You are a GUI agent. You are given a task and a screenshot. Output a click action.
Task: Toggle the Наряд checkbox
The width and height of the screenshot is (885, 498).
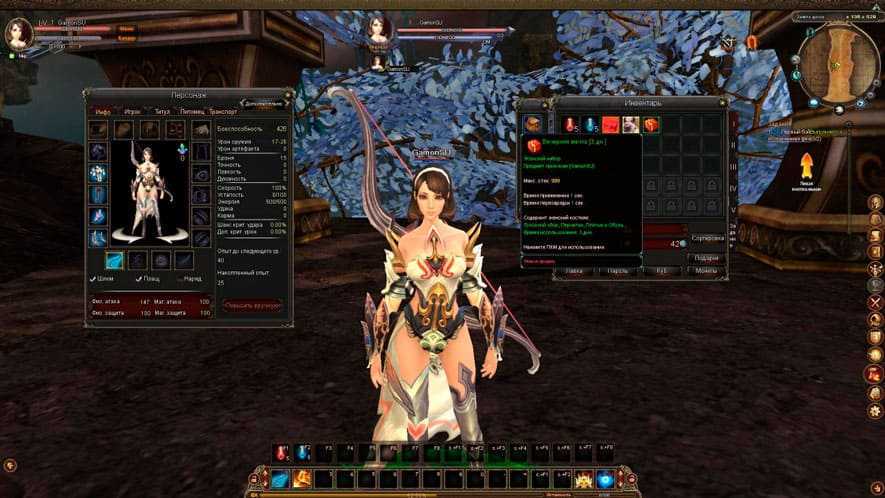177,279
